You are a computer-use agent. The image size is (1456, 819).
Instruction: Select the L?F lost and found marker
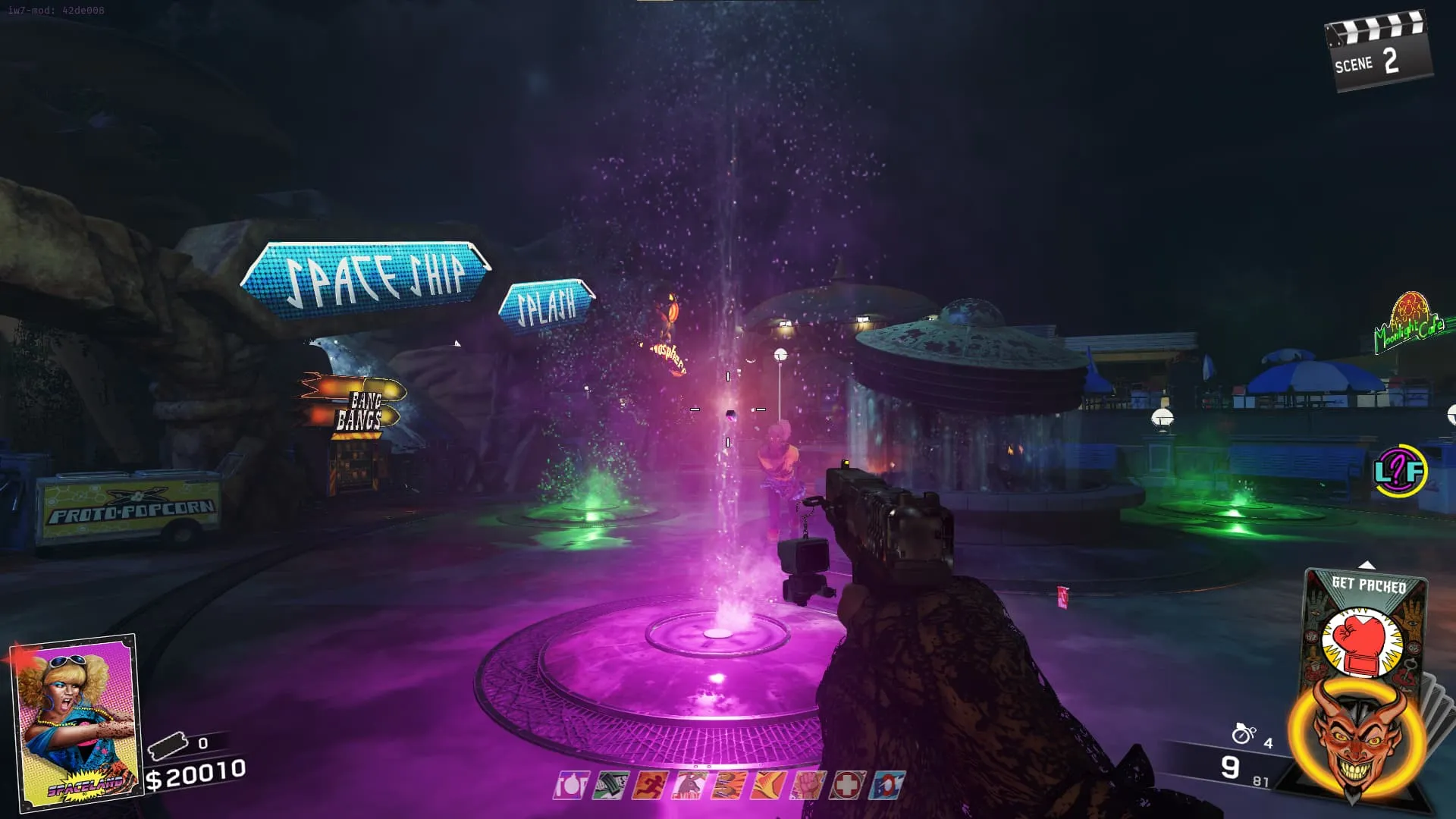tap(1400, 472)
